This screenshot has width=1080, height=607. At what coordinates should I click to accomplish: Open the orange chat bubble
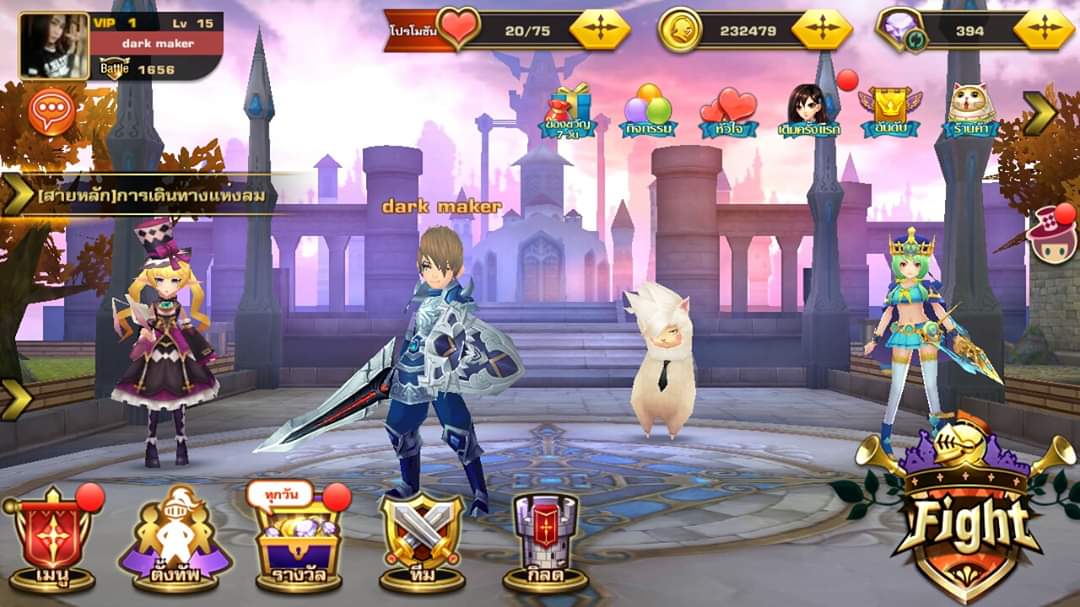click(52, 111)
